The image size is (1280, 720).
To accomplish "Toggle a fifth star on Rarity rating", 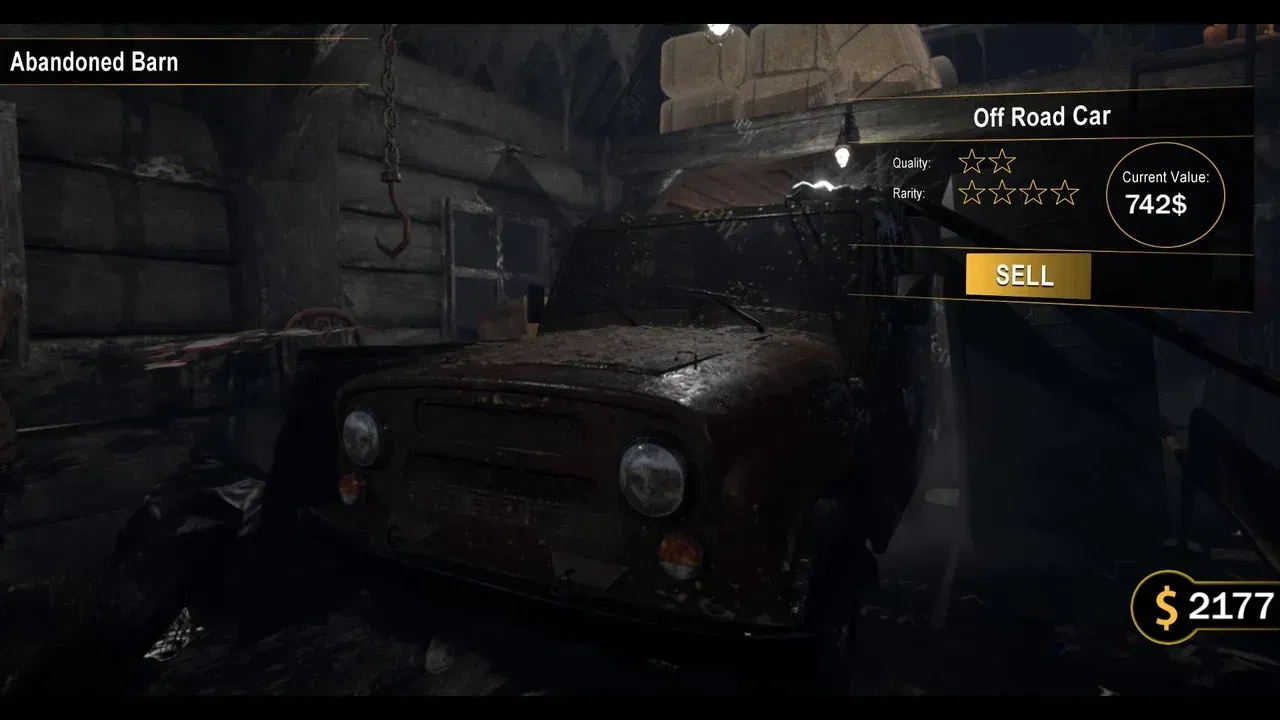I will (1095, 192).
